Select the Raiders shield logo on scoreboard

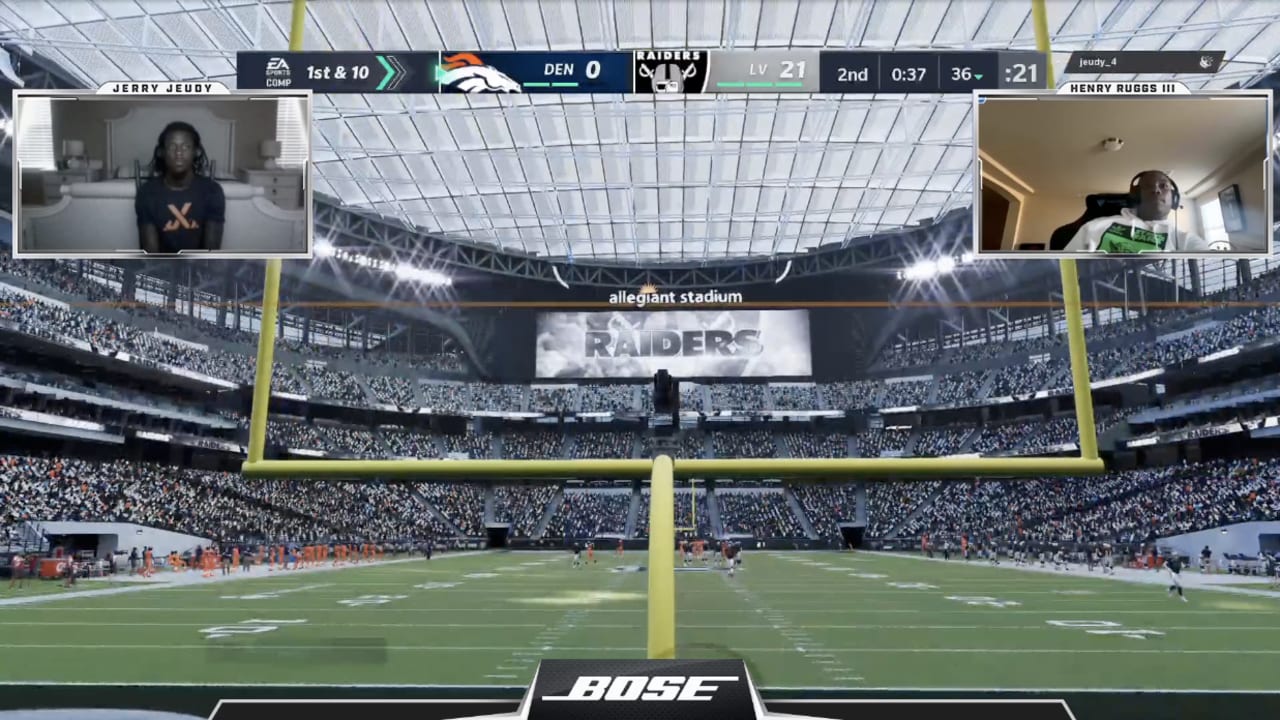[x=668, y=68]
